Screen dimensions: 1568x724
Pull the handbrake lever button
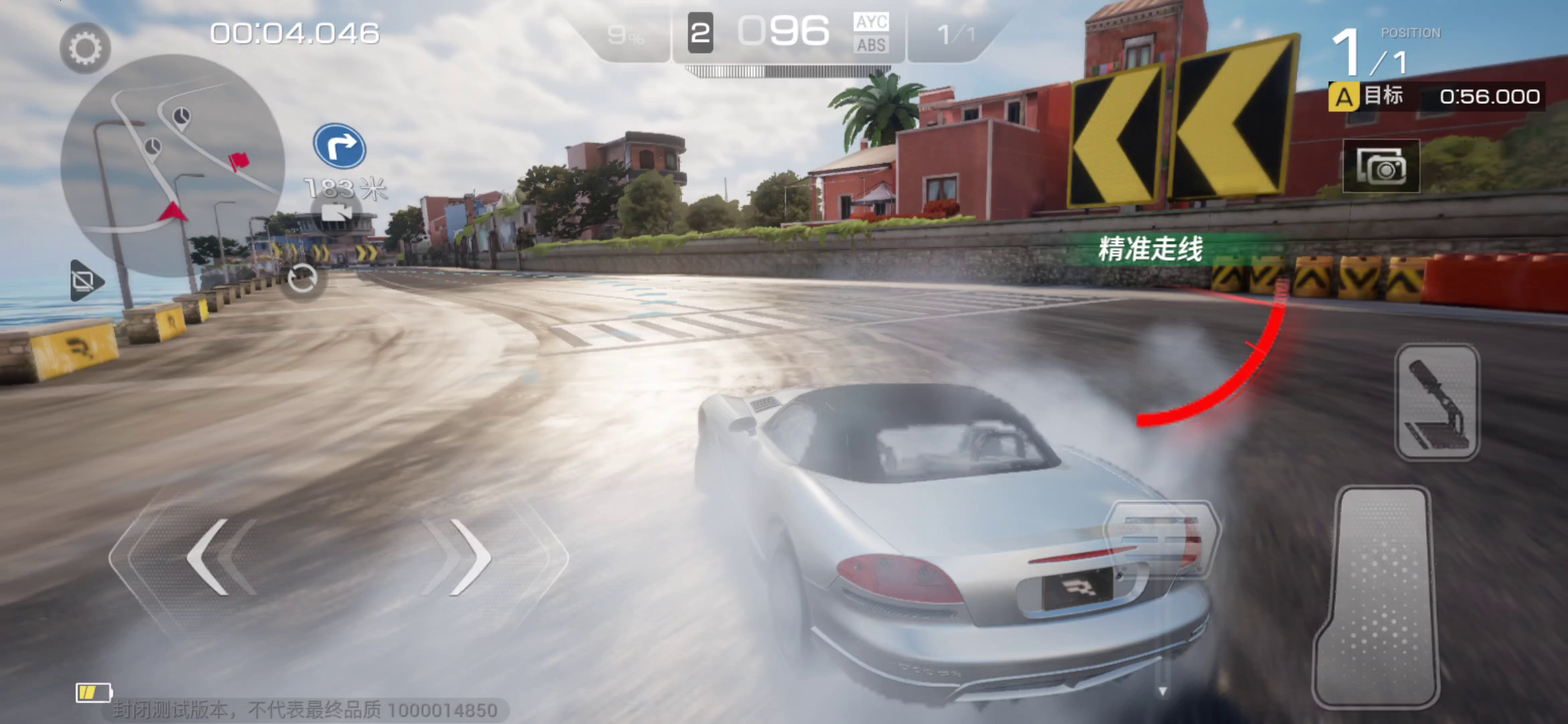[1437, 402]
